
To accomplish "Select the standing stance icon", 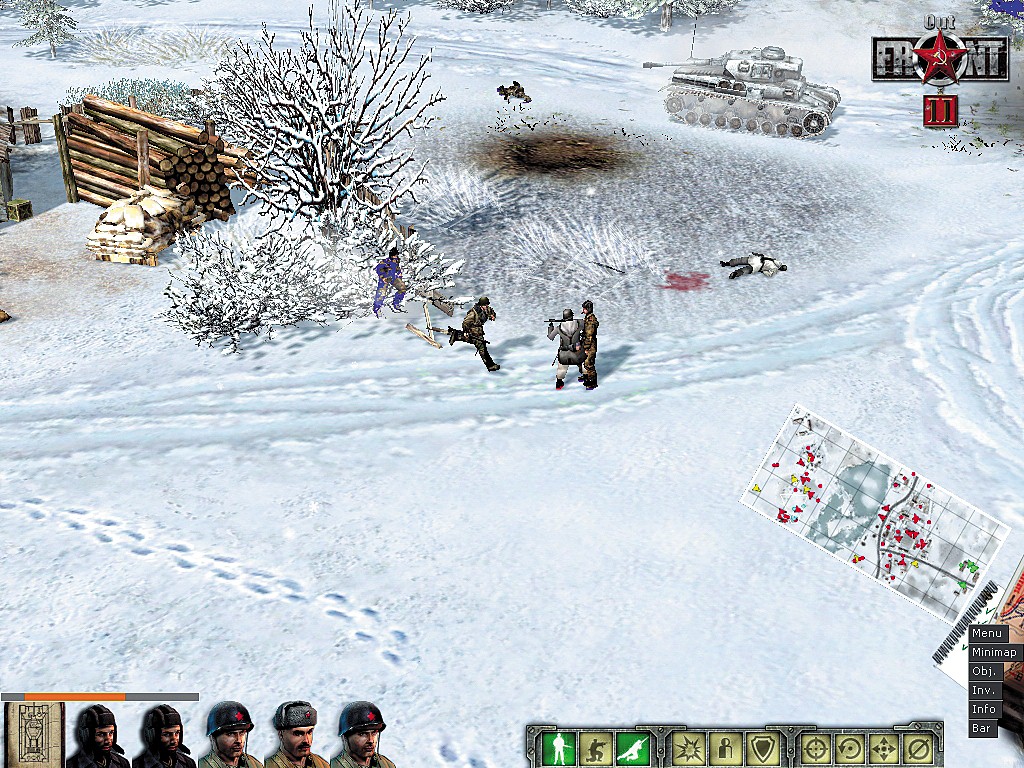I will click(559, 747).
